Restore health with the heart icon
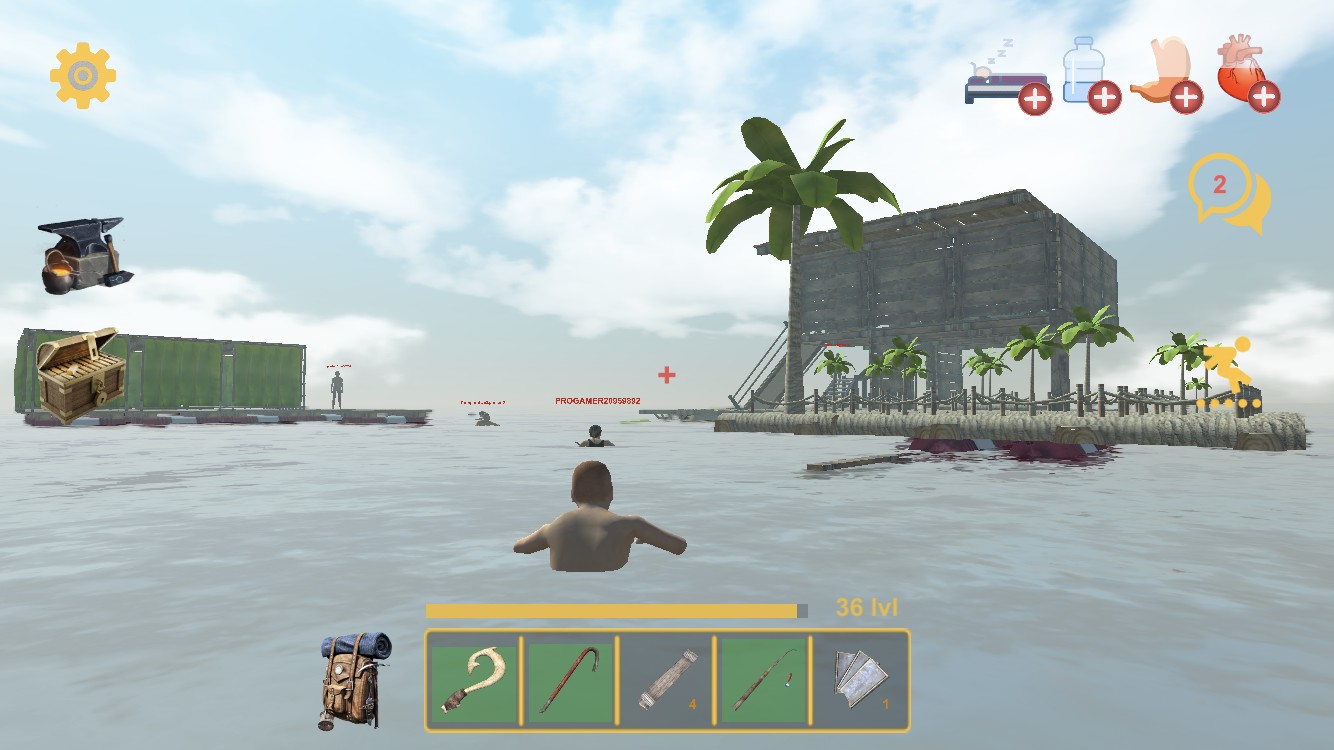Image resolution: width=1334 pixels, height=750 pixels. pos(1247,73)
